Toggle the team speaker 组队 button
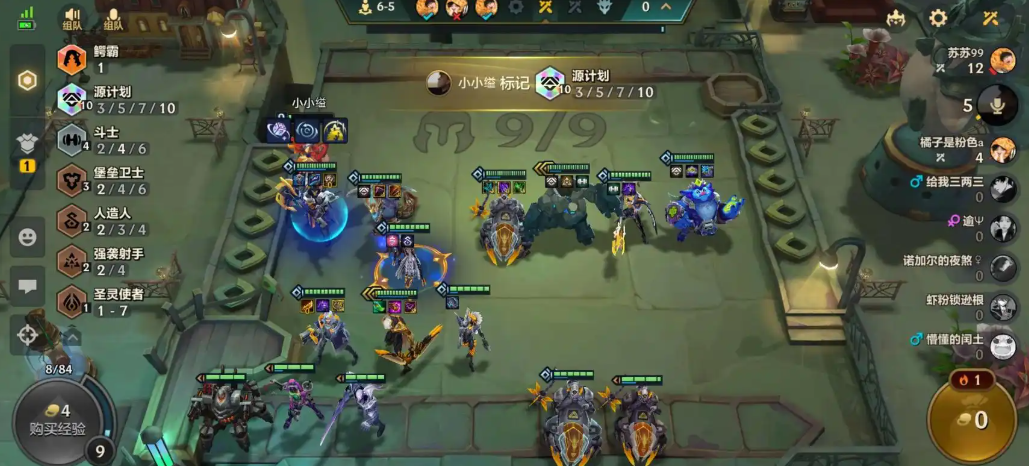The image size is (1029, 466). [x=73, y=17]
